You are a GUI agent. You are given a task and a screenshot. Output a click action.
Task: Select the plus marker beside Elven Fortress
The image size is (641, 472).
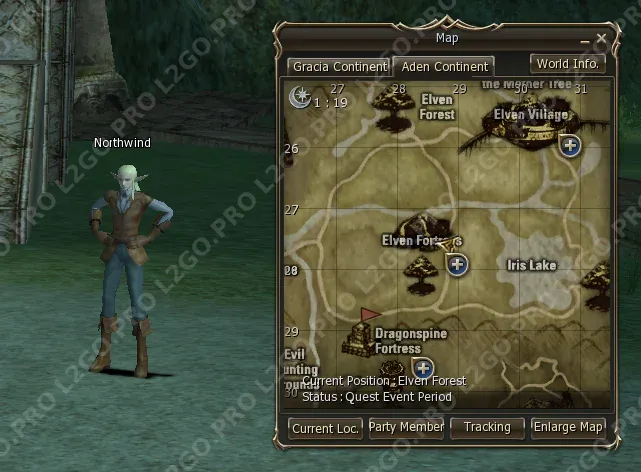coord(457,264)
